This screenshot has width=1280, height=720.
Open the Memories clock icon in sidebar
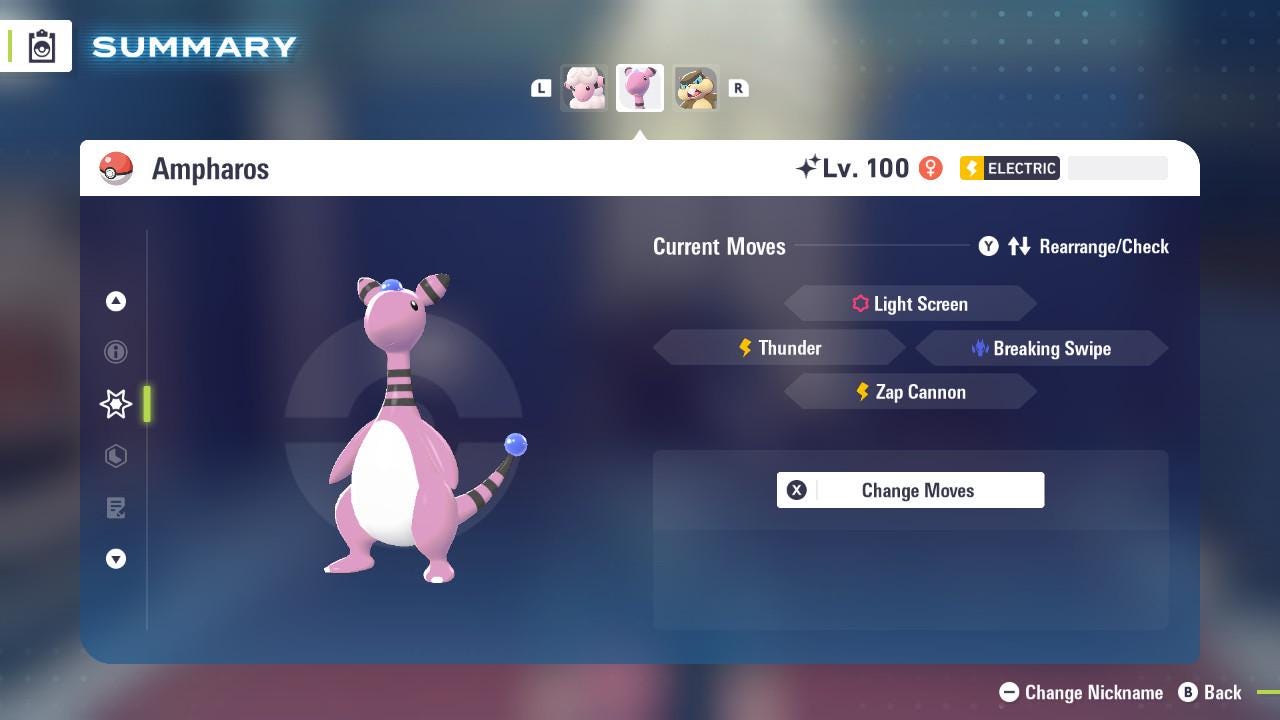116,456
